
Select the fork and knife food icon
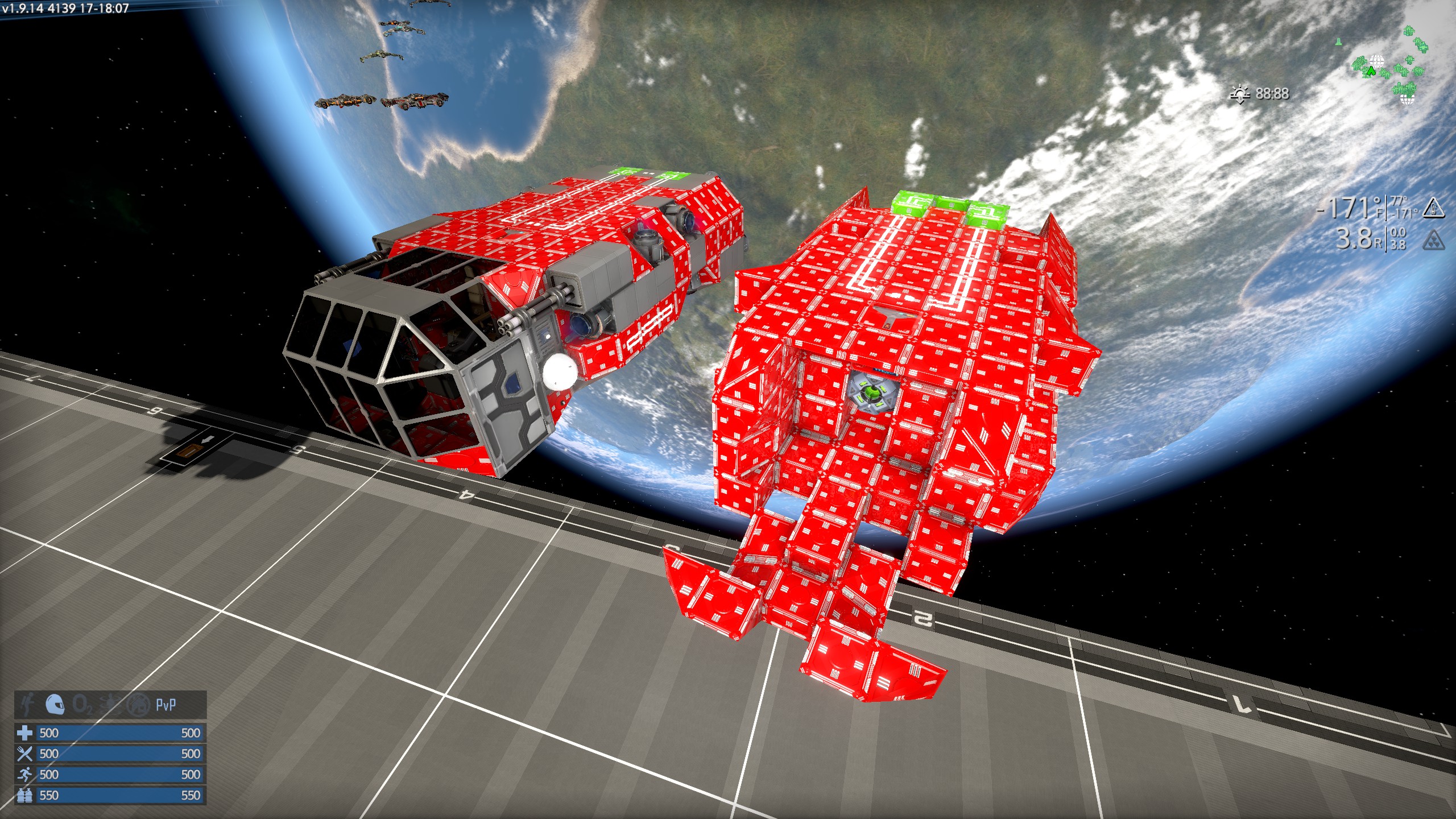pyautogui.click(x=24, y=754)
